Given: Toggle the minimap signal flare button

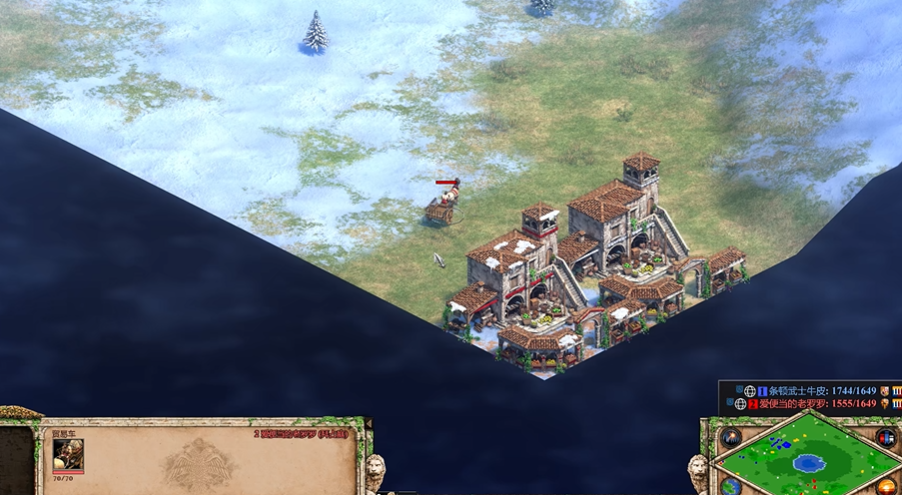Looking at the screenshot, I should (x=731, y=438).
